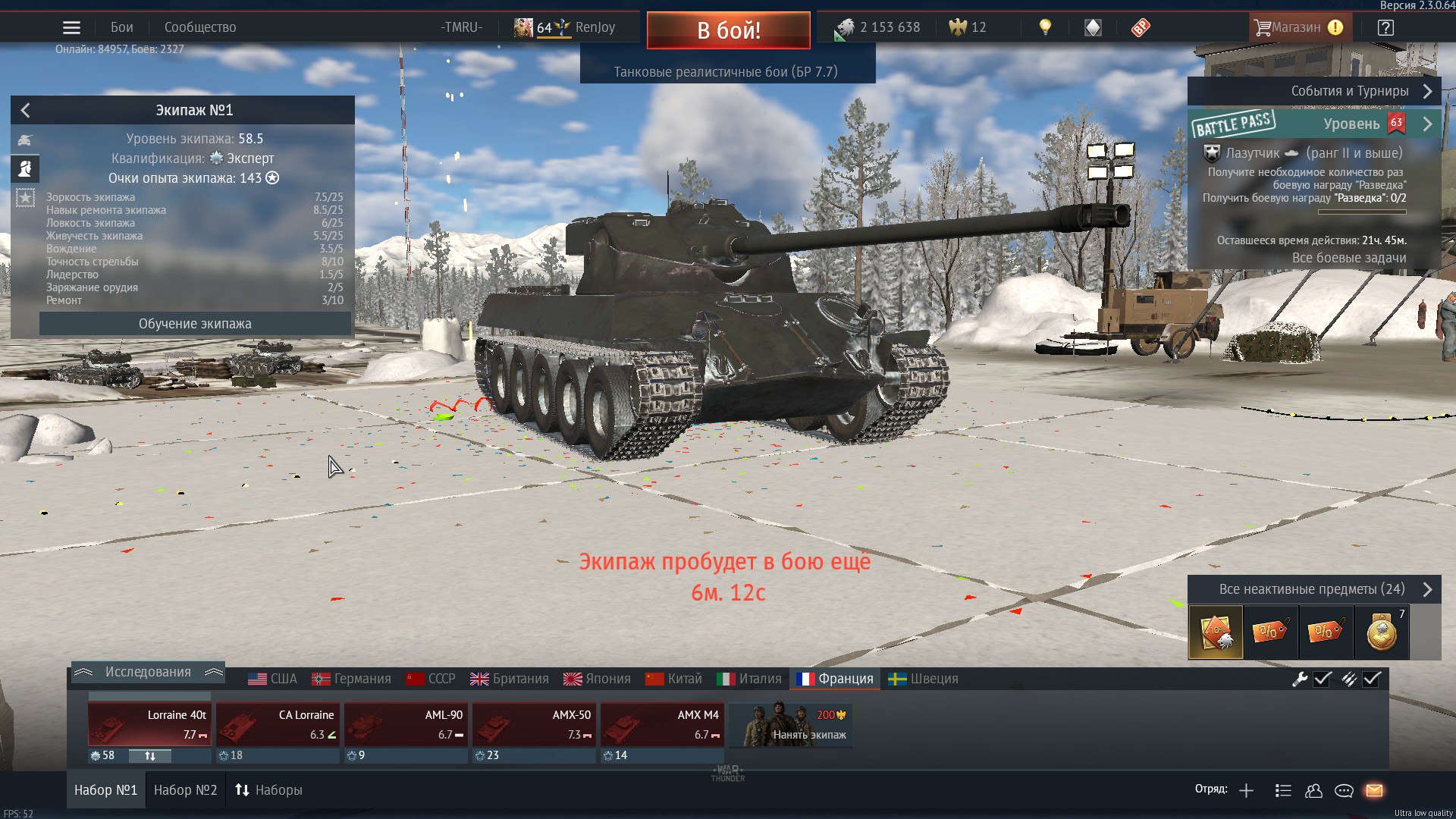
Task: Change the game mode Танковые реалистичные бои
Action: coord(726,72)
